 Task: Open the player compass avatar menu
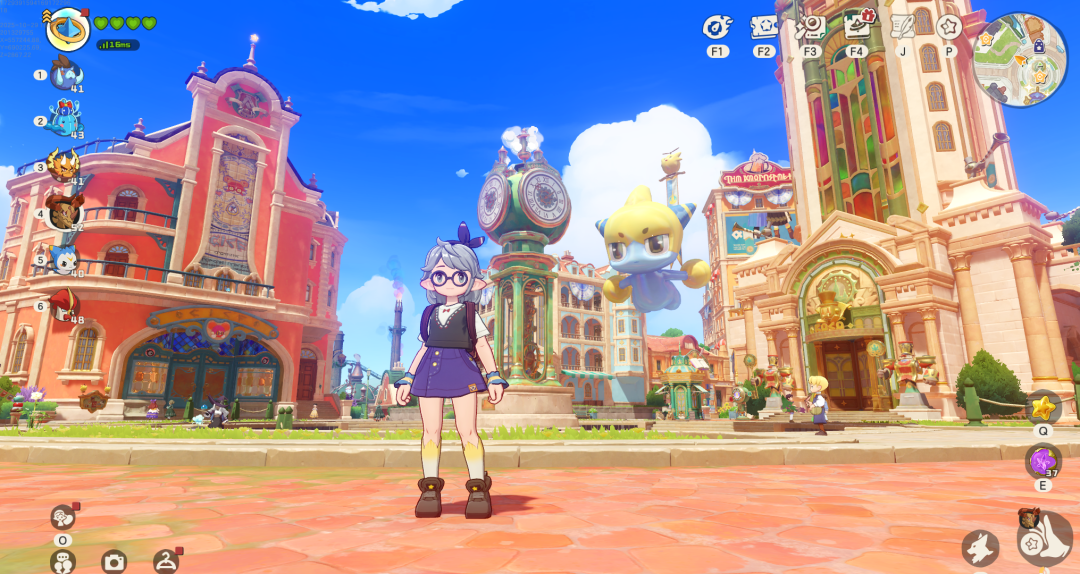click(x=68, y=29)
